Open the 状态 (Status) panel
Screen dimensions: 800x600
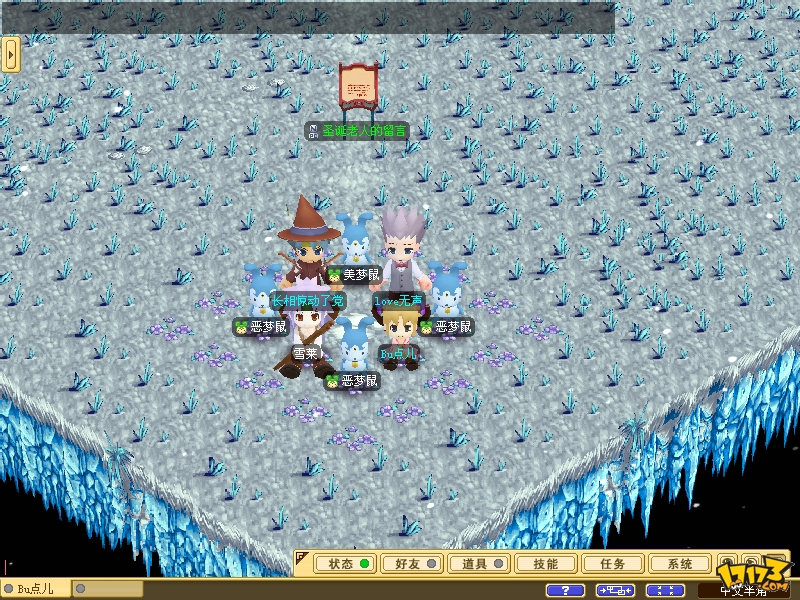pos(345,564)
